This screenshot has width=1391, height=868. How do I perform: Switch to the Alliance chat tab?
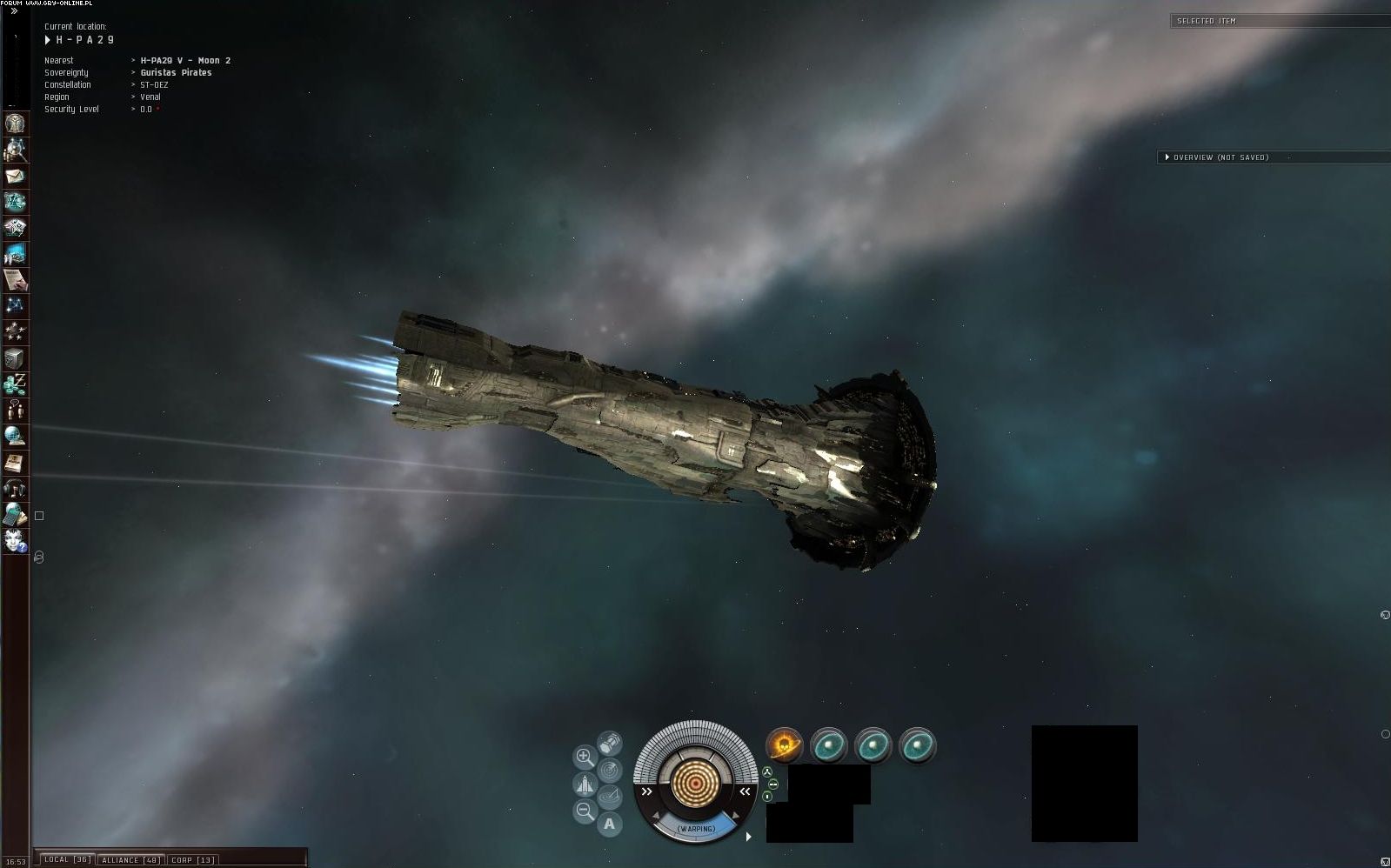(x=129, y=859)
